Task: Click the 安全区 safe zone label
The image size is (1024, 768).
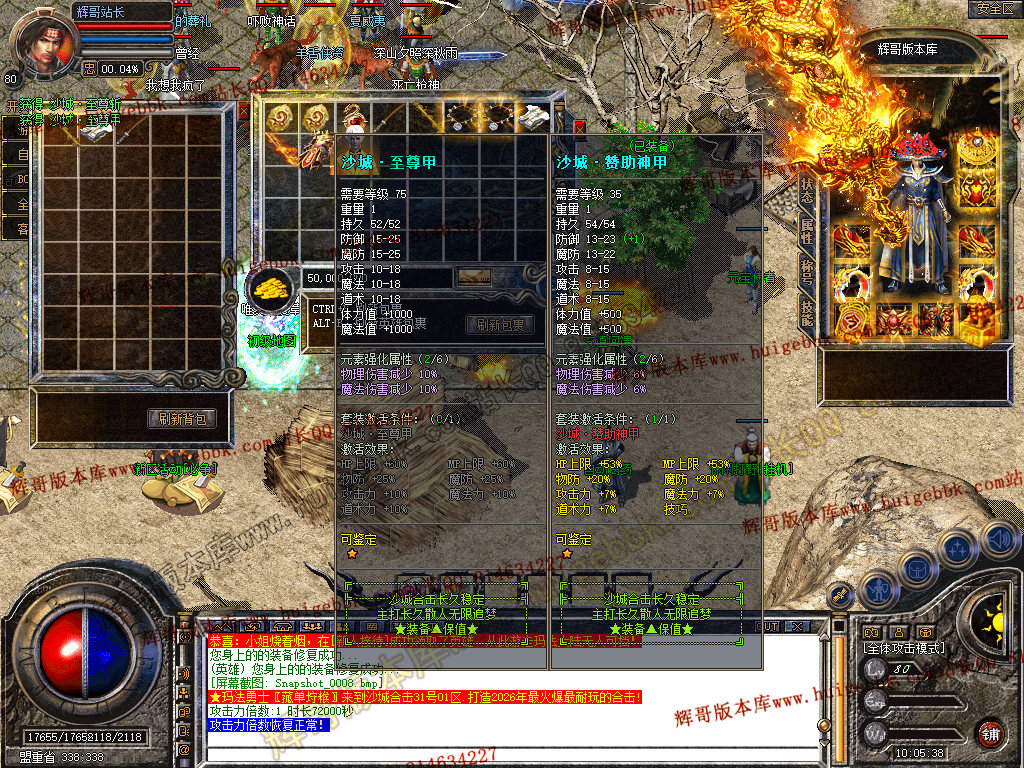Action: [995, 9]
